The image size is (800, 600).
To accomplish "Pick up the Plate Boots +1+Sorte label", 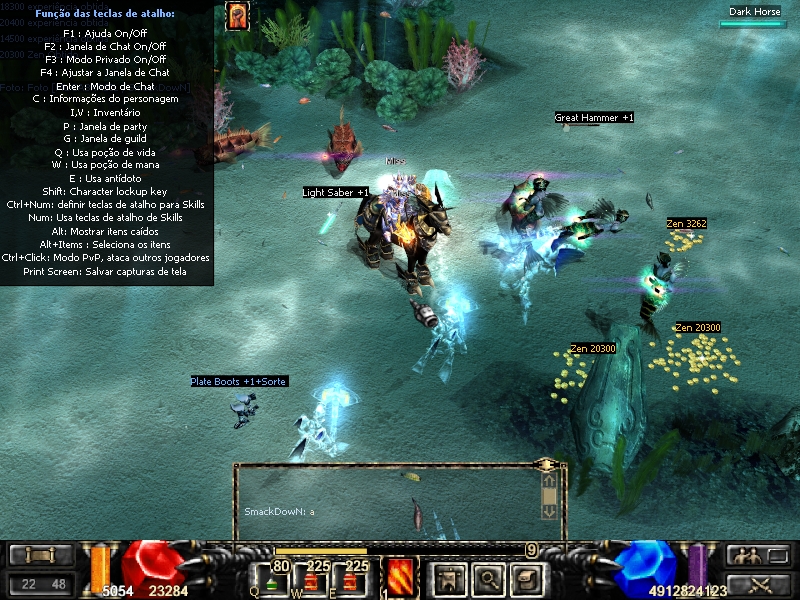I will [x=240, y=382].
